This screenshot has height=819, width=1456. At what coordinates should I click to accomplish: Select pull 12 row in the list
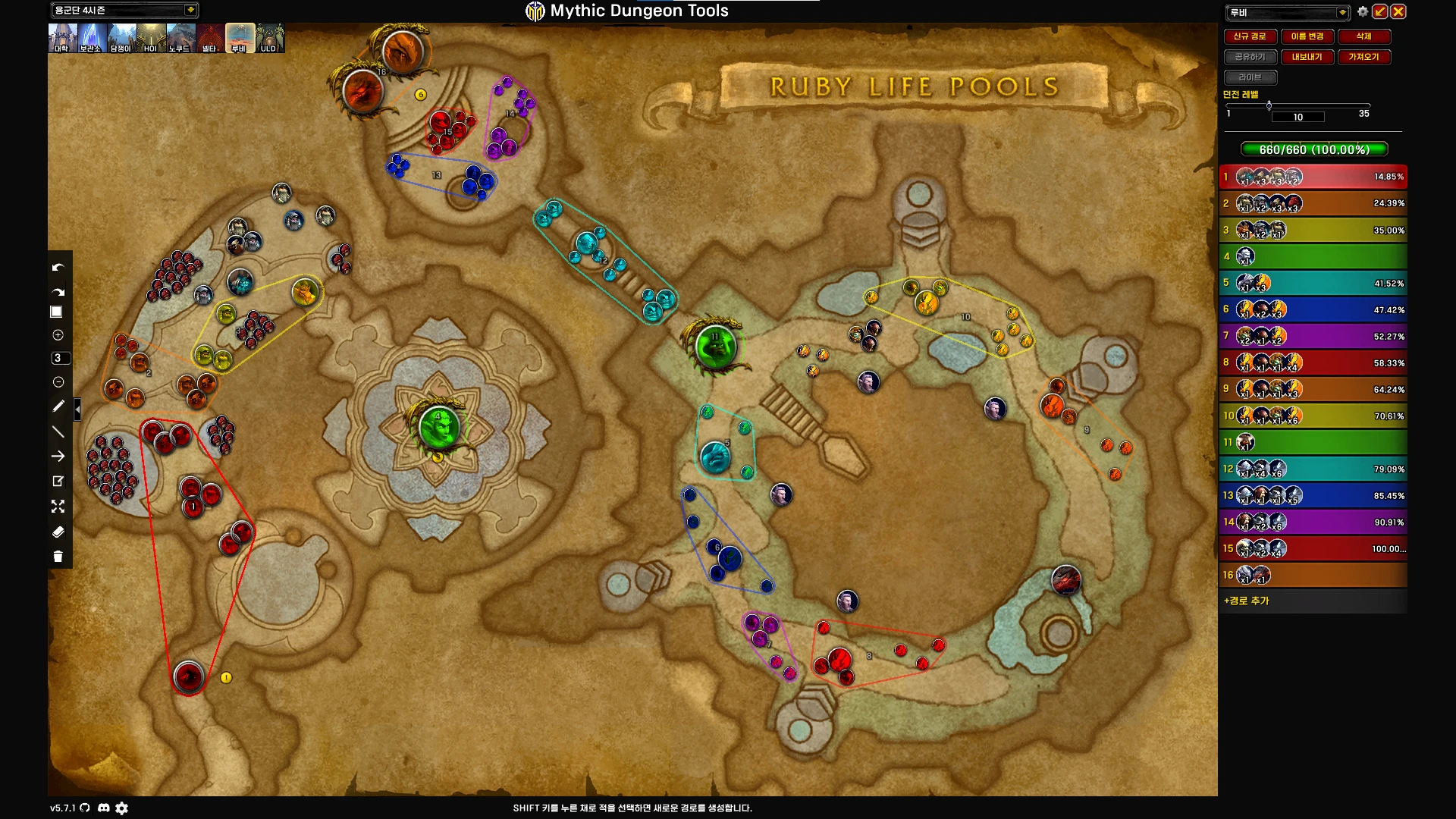tap(1313, 469)
